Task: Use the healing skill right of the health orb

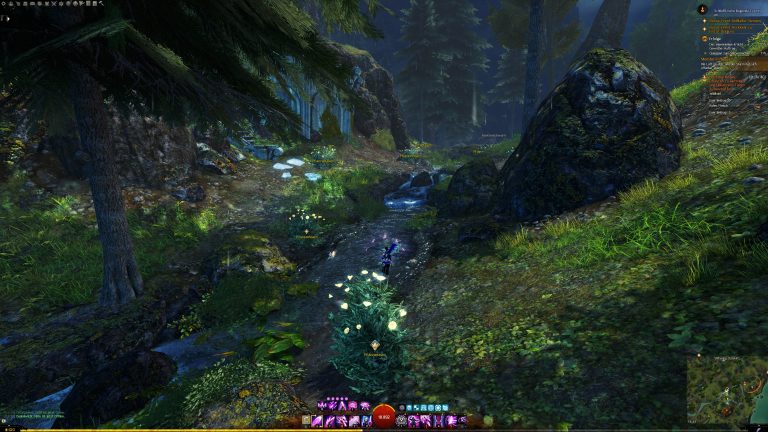Action: (x=402, y=421)
